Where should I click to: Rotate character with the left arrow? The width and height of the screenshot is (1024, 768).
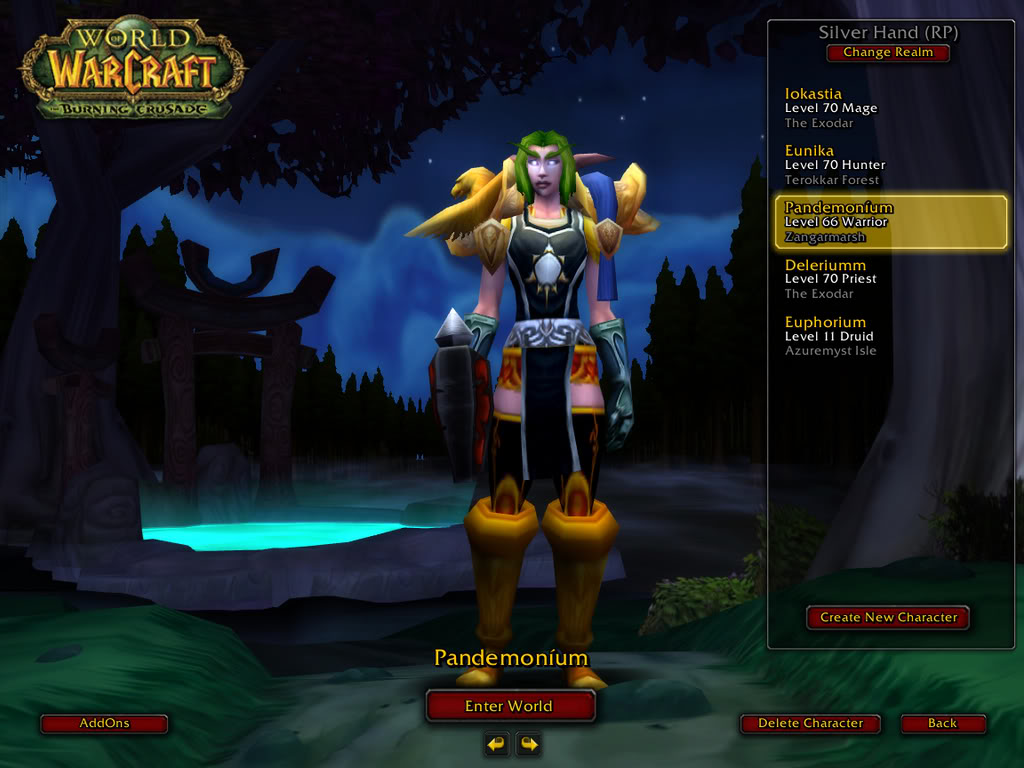[x=497, y=743]
